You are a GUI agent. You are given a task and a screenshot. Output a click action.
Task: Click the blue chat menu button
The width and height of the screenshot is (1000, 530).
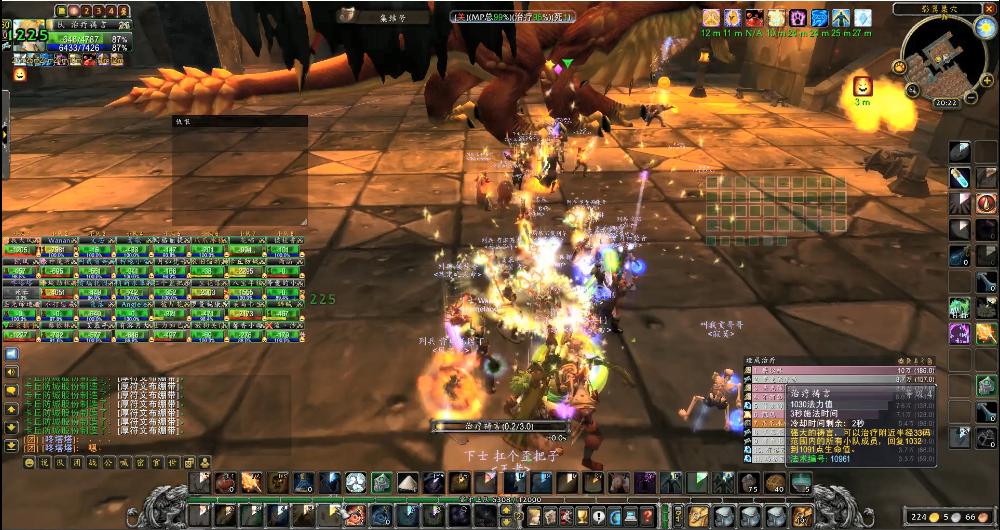pos(11,354)
